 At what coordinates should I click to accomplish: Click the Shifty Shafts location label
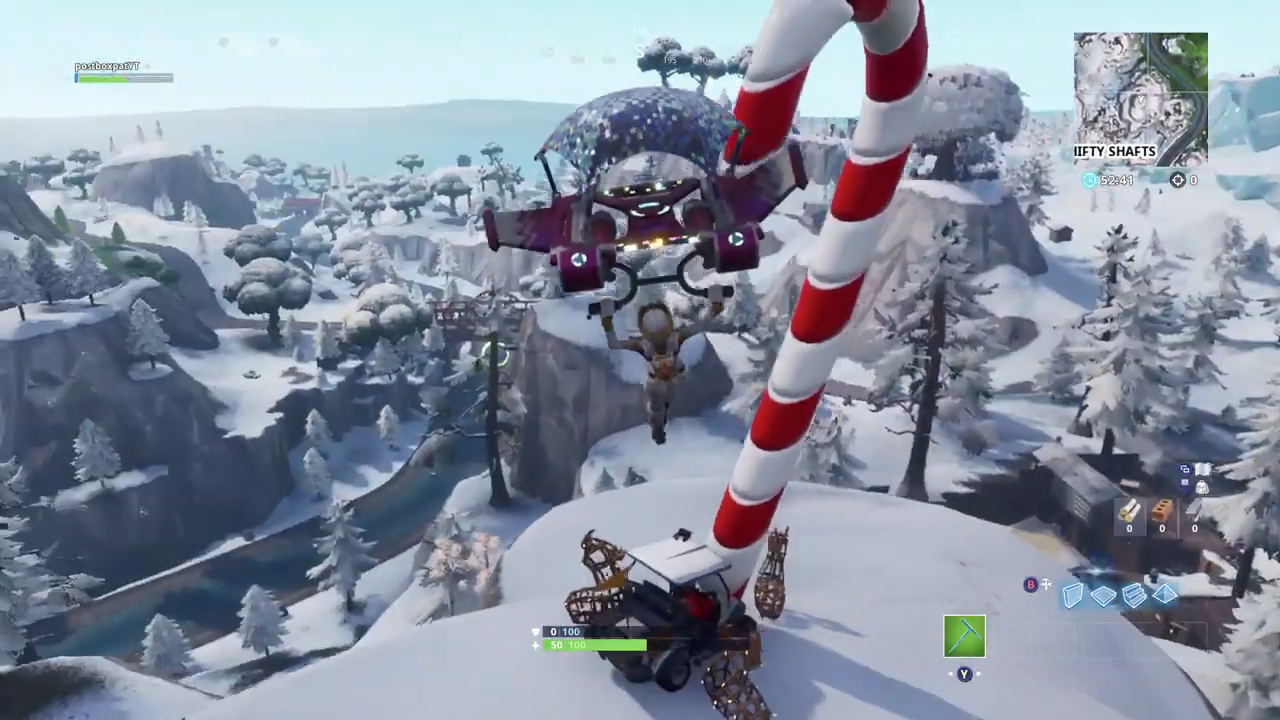[1113, 151]
